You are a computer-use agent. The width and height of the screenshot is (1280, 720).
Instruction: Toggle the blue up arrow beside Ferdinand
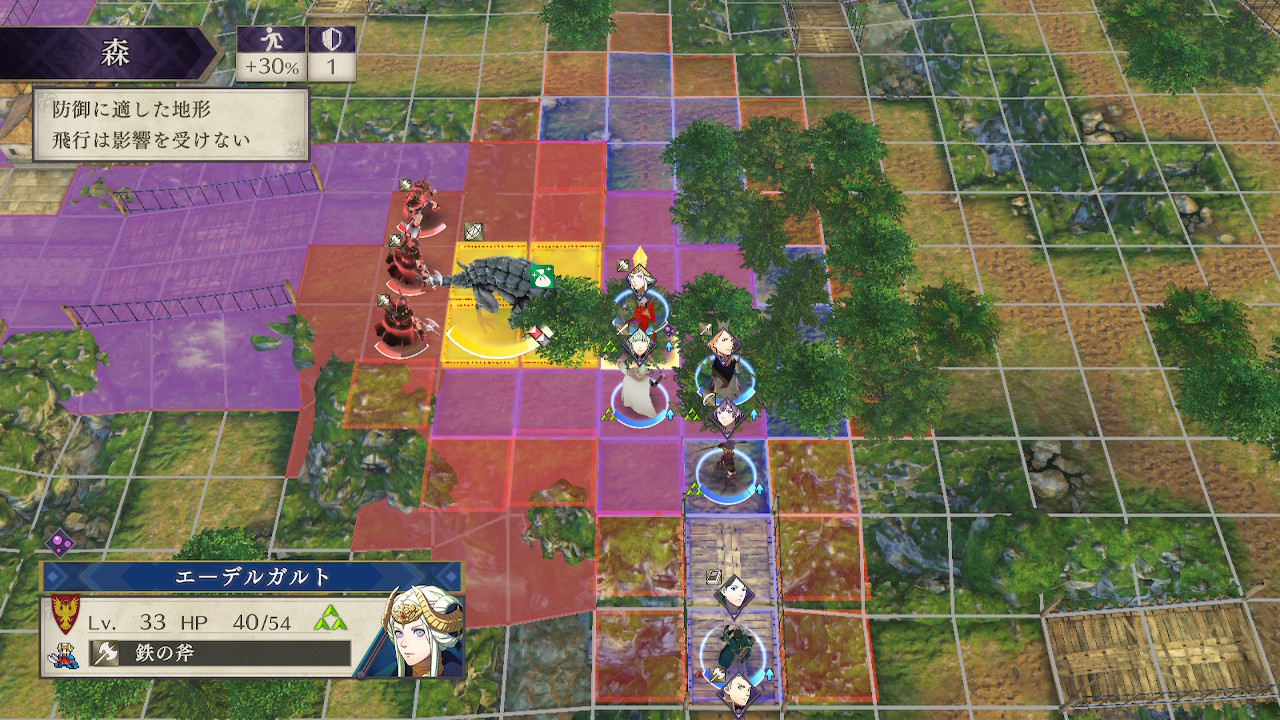(753, 415)
